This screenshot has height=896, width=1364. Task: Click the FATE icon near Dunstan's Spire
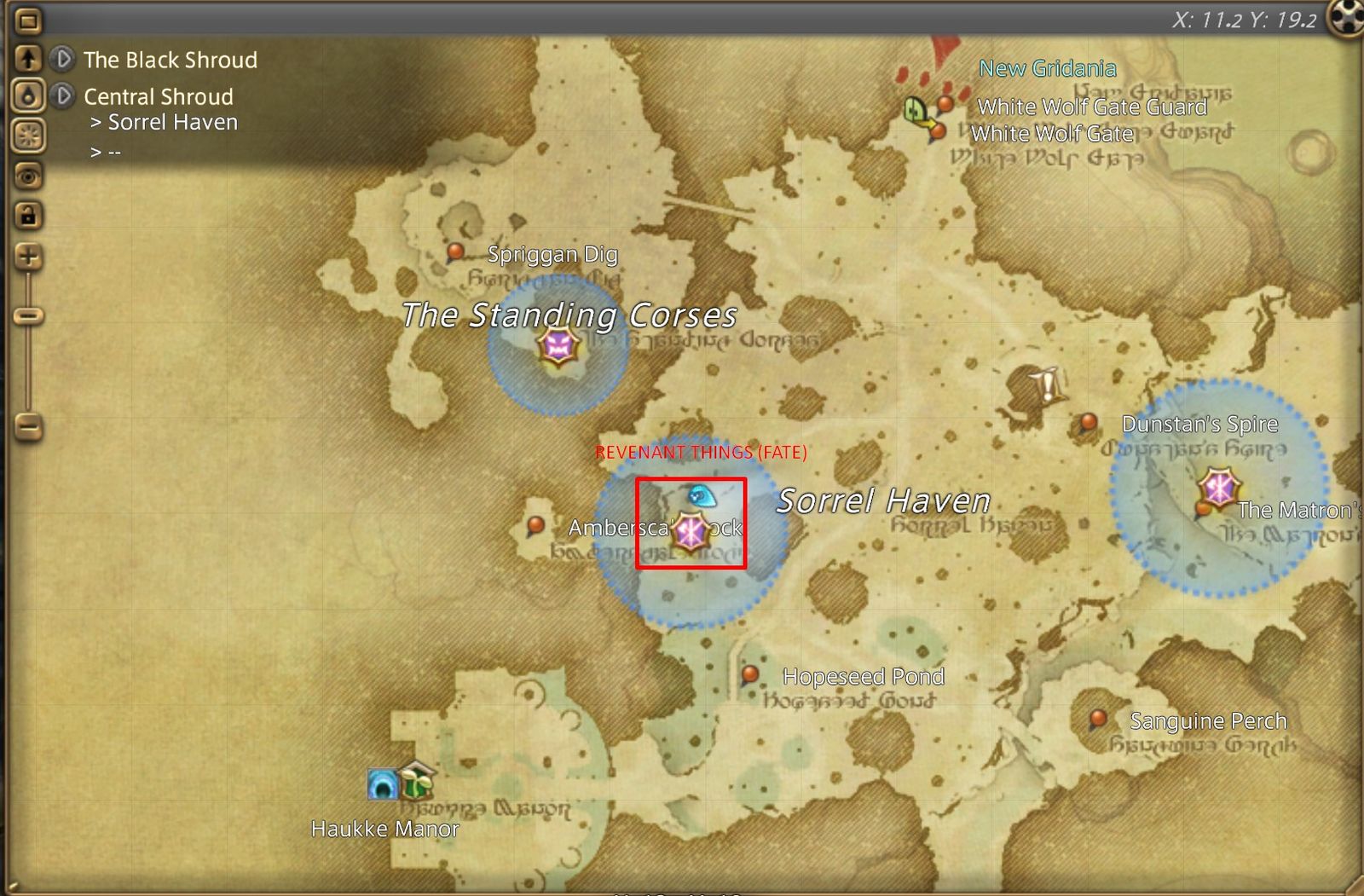pyautogui.click(x=1219, y=488)
